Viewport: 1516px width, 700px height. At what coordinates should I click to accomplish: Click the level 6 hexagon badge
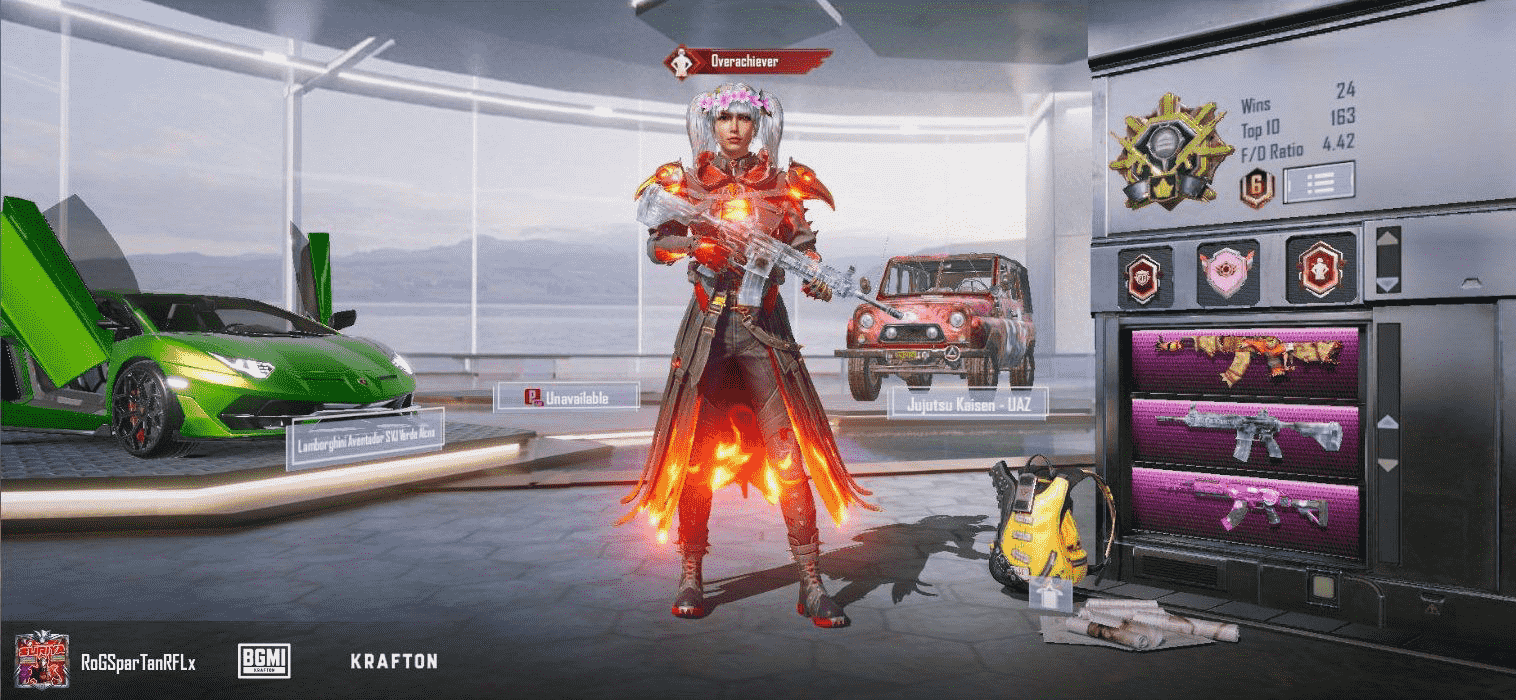(x=1257, y=187)
